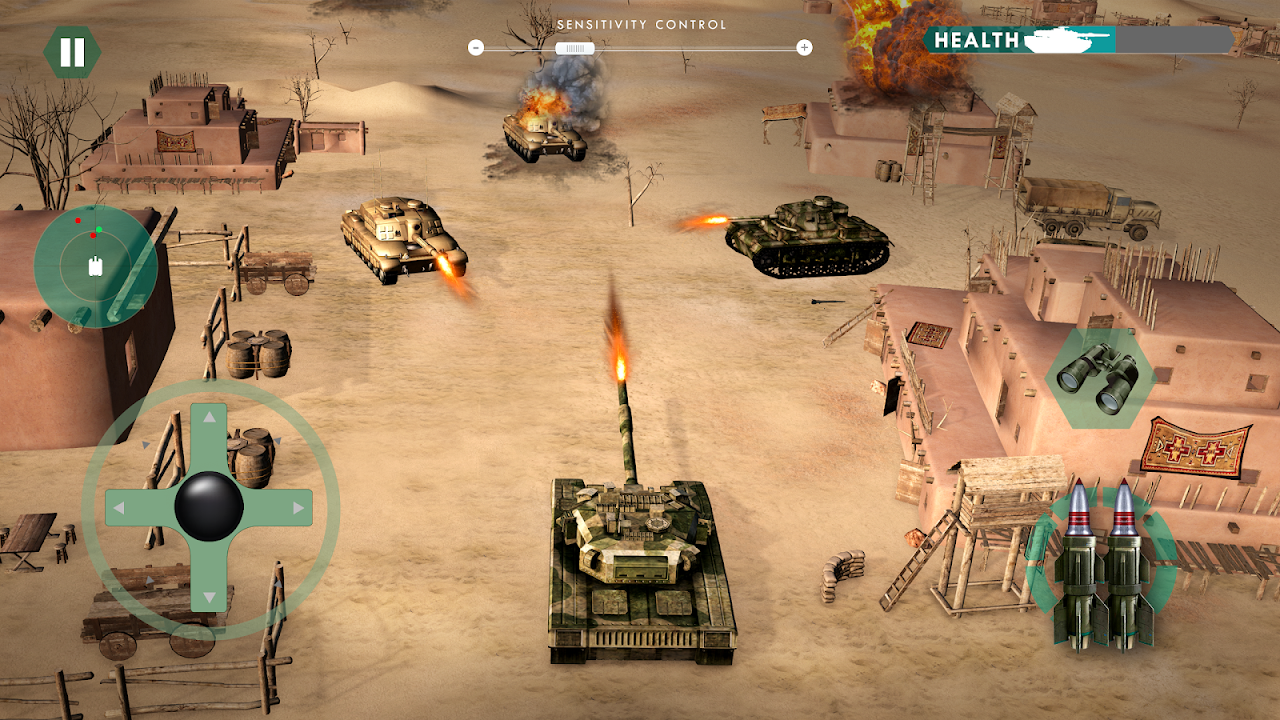Decrease sensitivity with the minus button

[x=475, y=47]
